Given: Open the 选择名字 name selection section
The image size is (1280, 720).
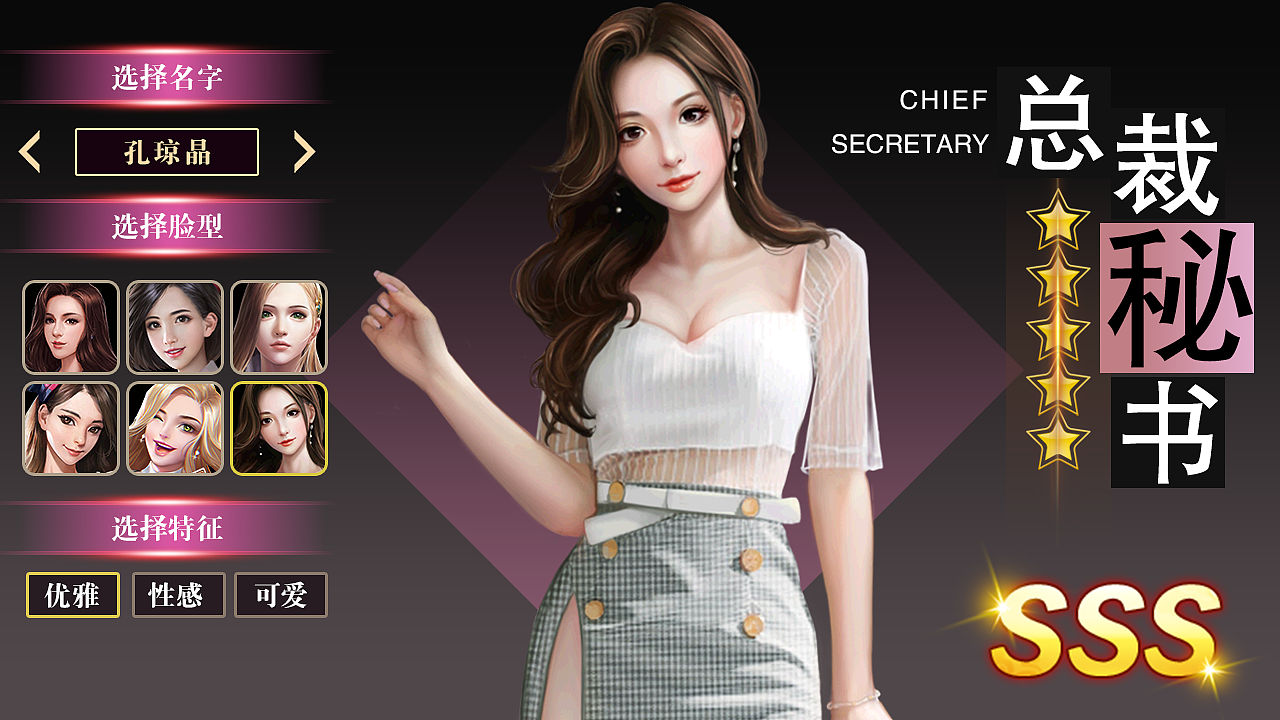Looking at the screenshot, I should pos(167,72).
